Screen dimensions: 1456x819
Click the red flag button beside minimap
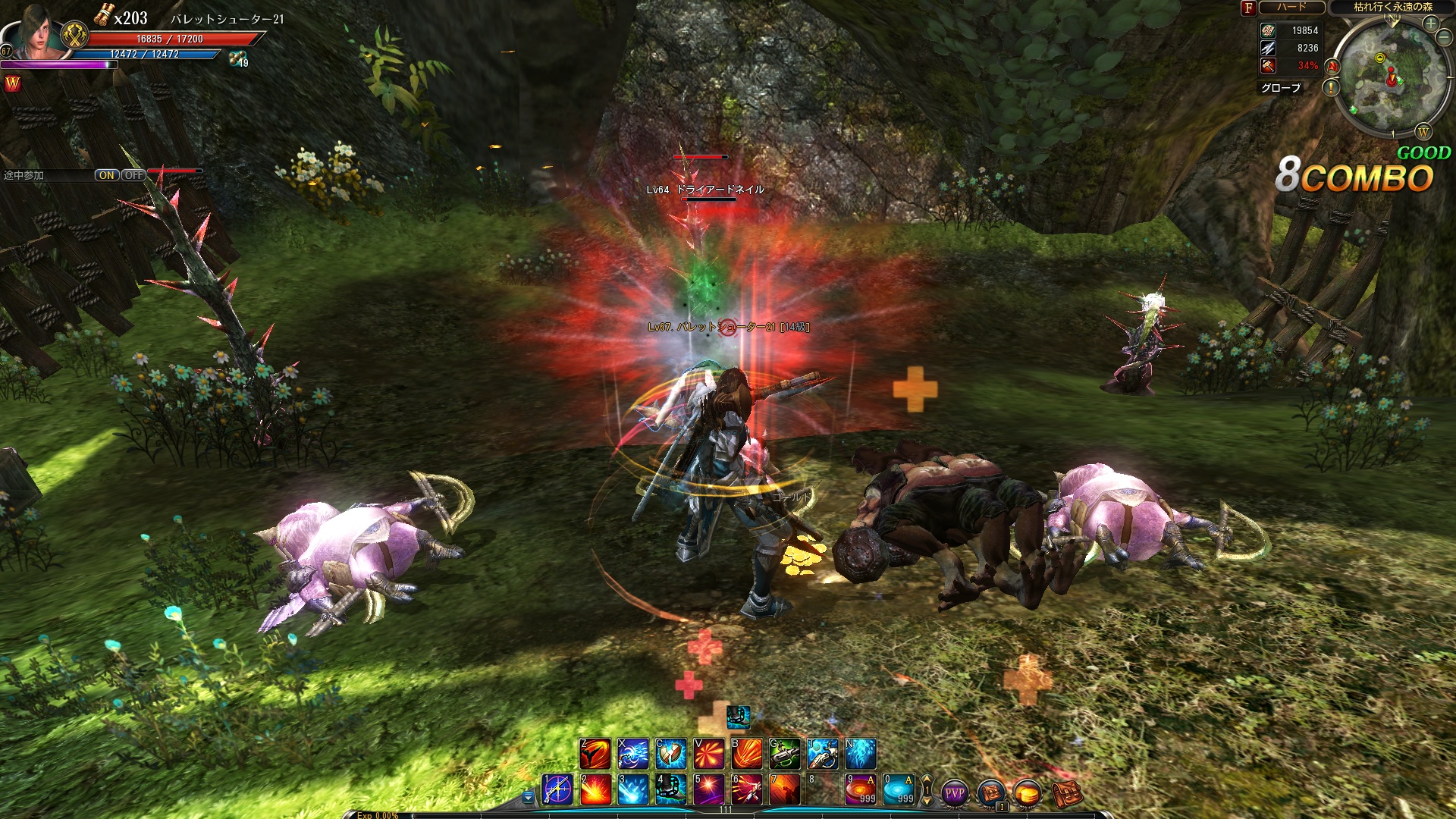point(1332,67)
